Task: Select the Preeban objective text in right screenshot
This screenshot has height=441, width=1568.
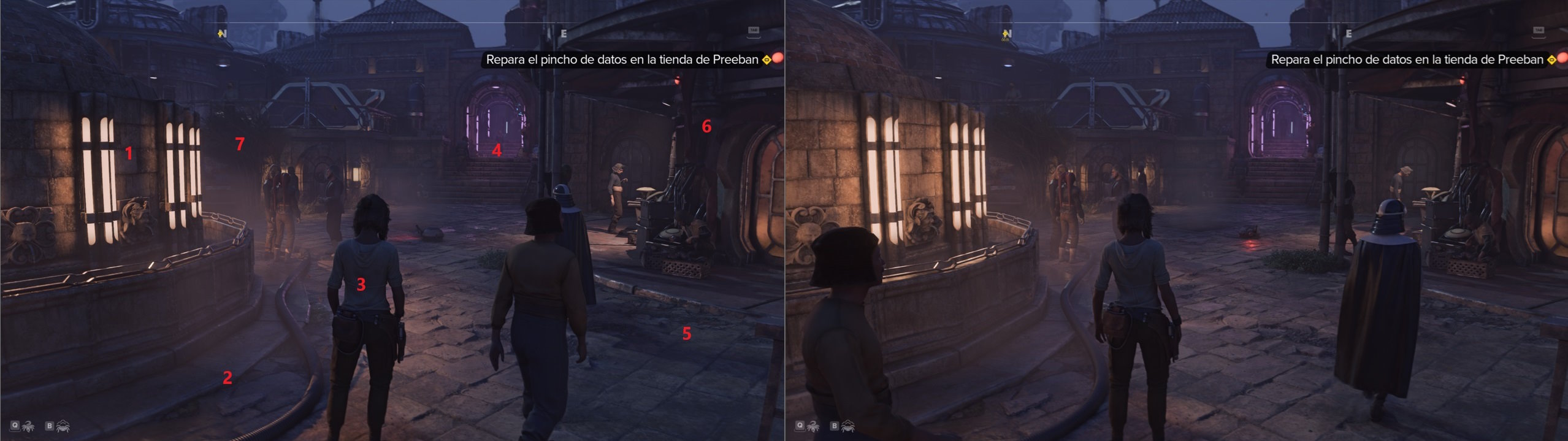Action: click(x=1407, y=60)
